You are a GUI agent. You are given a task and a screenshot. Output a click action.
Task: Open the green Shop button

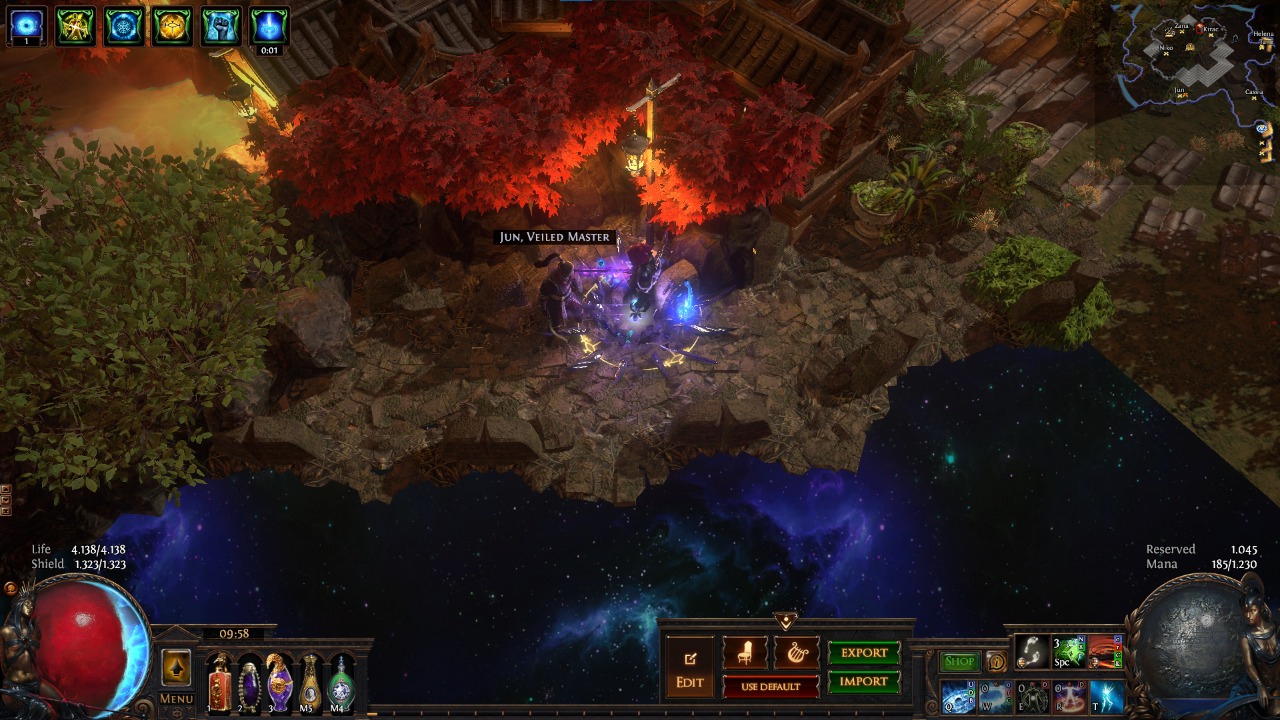(x=960, y=661)
